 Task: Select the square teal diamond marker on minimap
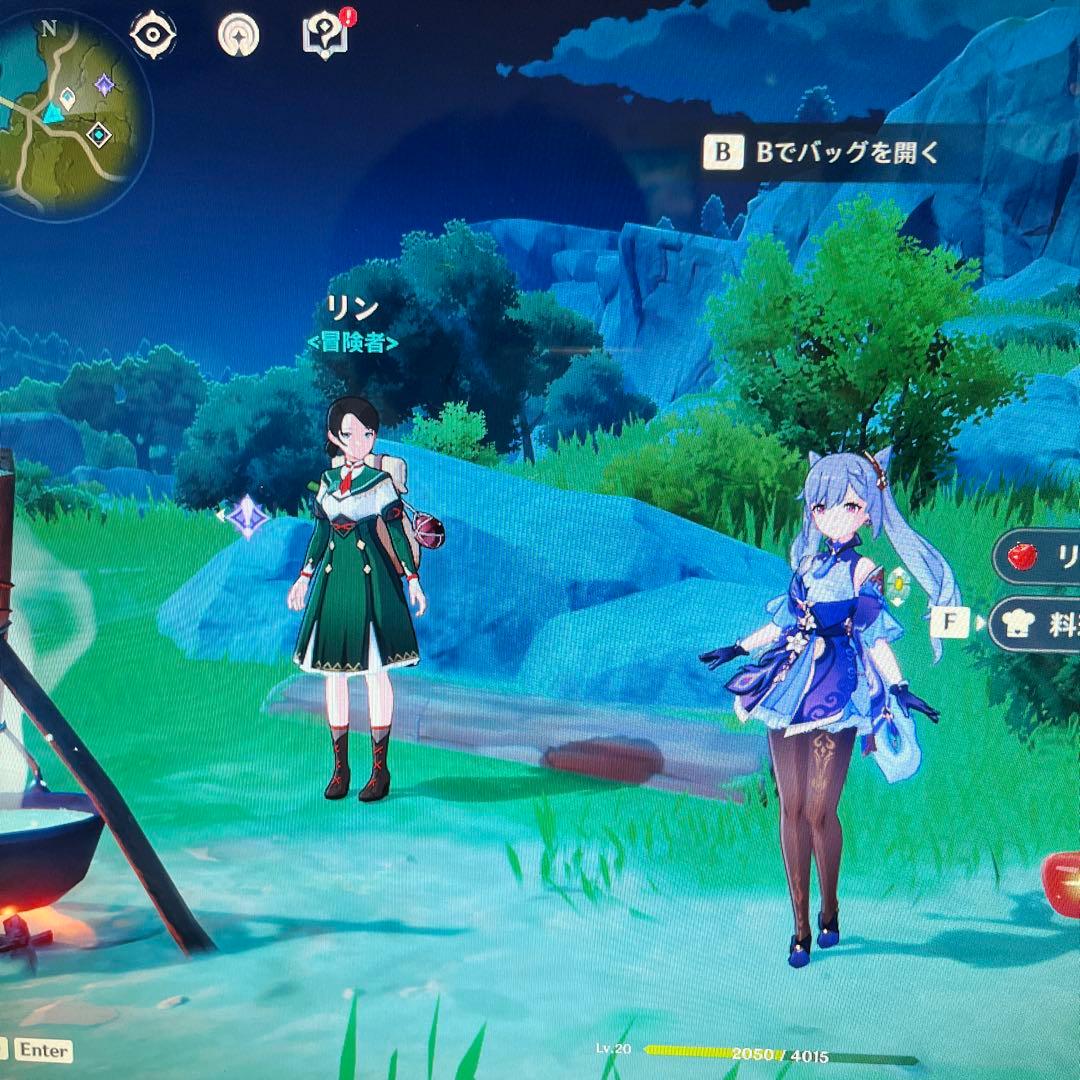click(98, 134)
